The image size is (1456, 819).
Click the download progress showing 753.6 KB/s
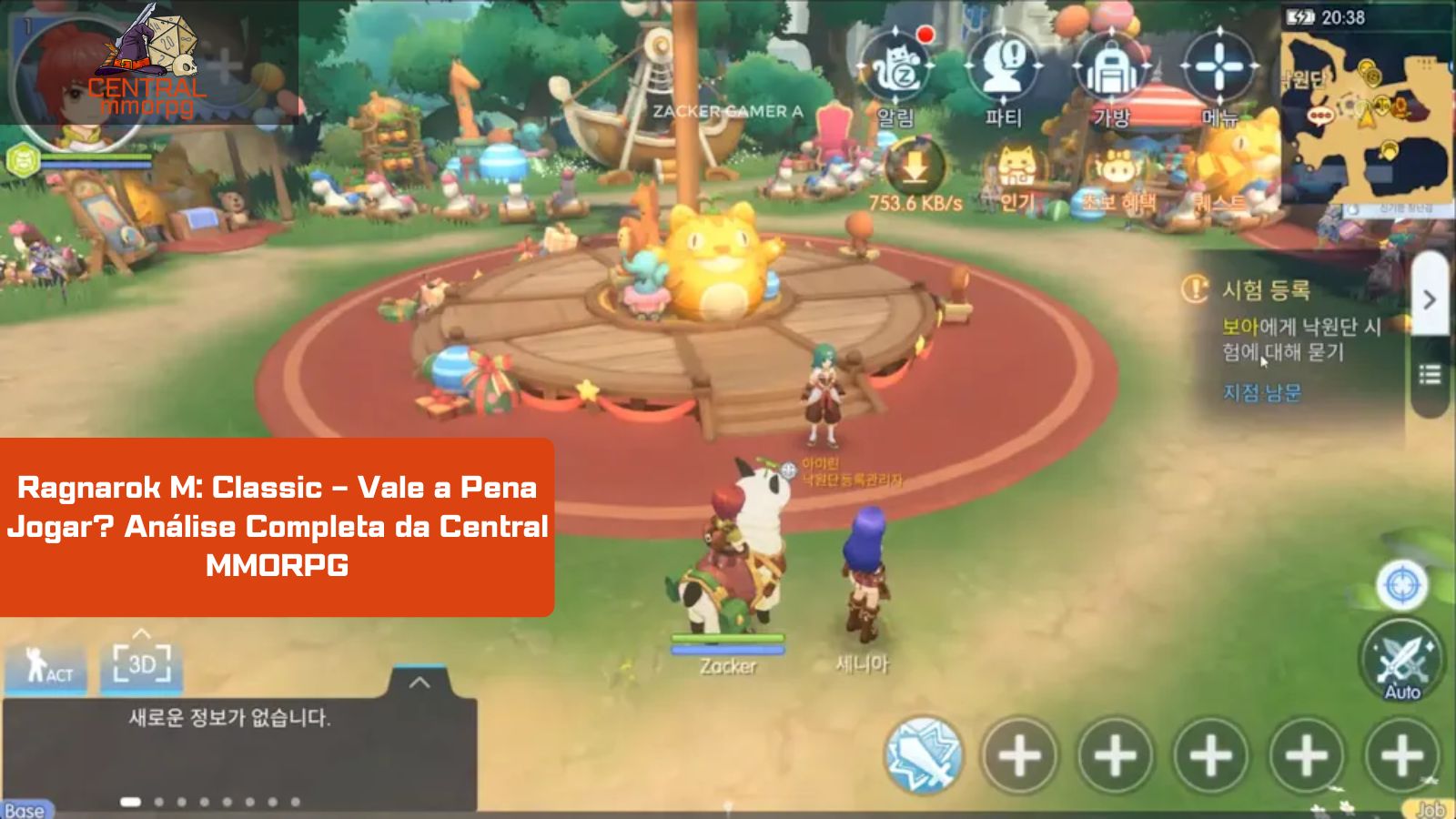(x=915, y=177)
